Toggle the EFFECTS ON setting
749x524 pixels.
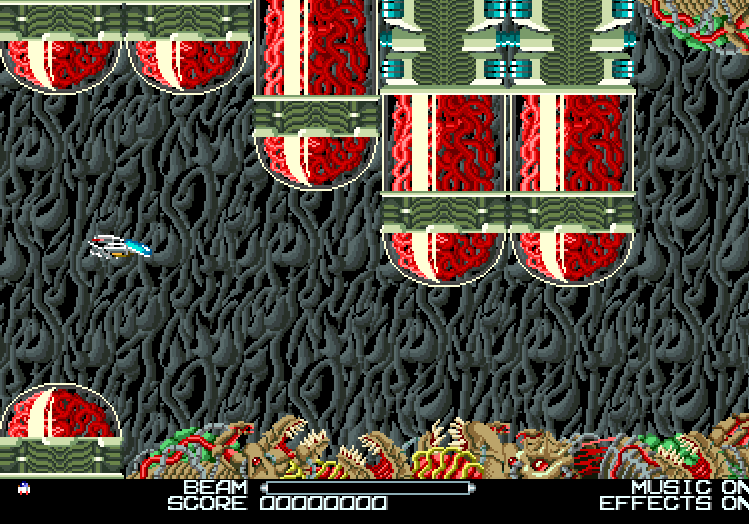pos(673,503)
